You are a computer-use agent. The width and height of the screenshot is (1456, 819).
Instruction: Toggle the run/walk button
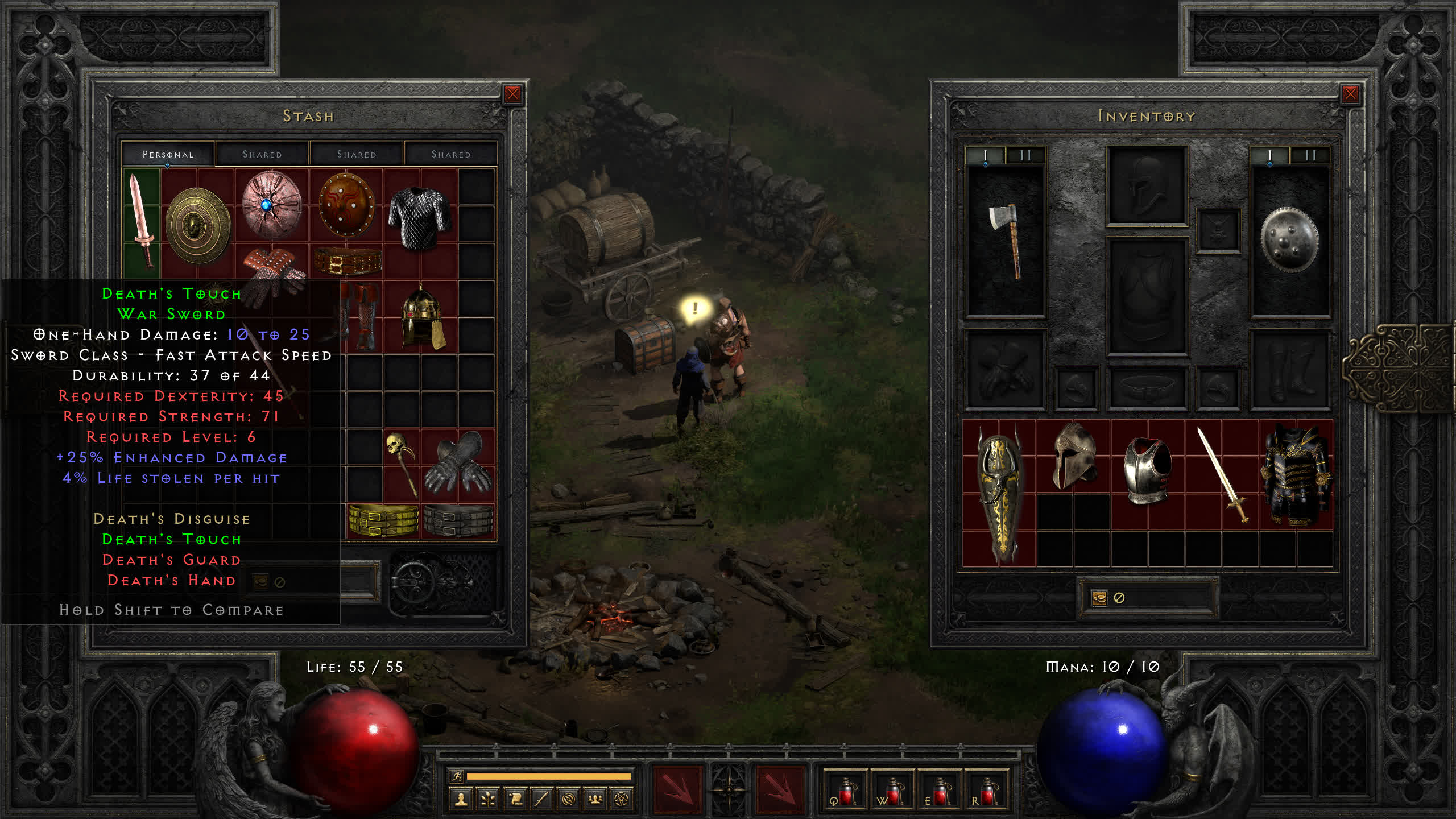pyautogui.click(x=457, y=776)
